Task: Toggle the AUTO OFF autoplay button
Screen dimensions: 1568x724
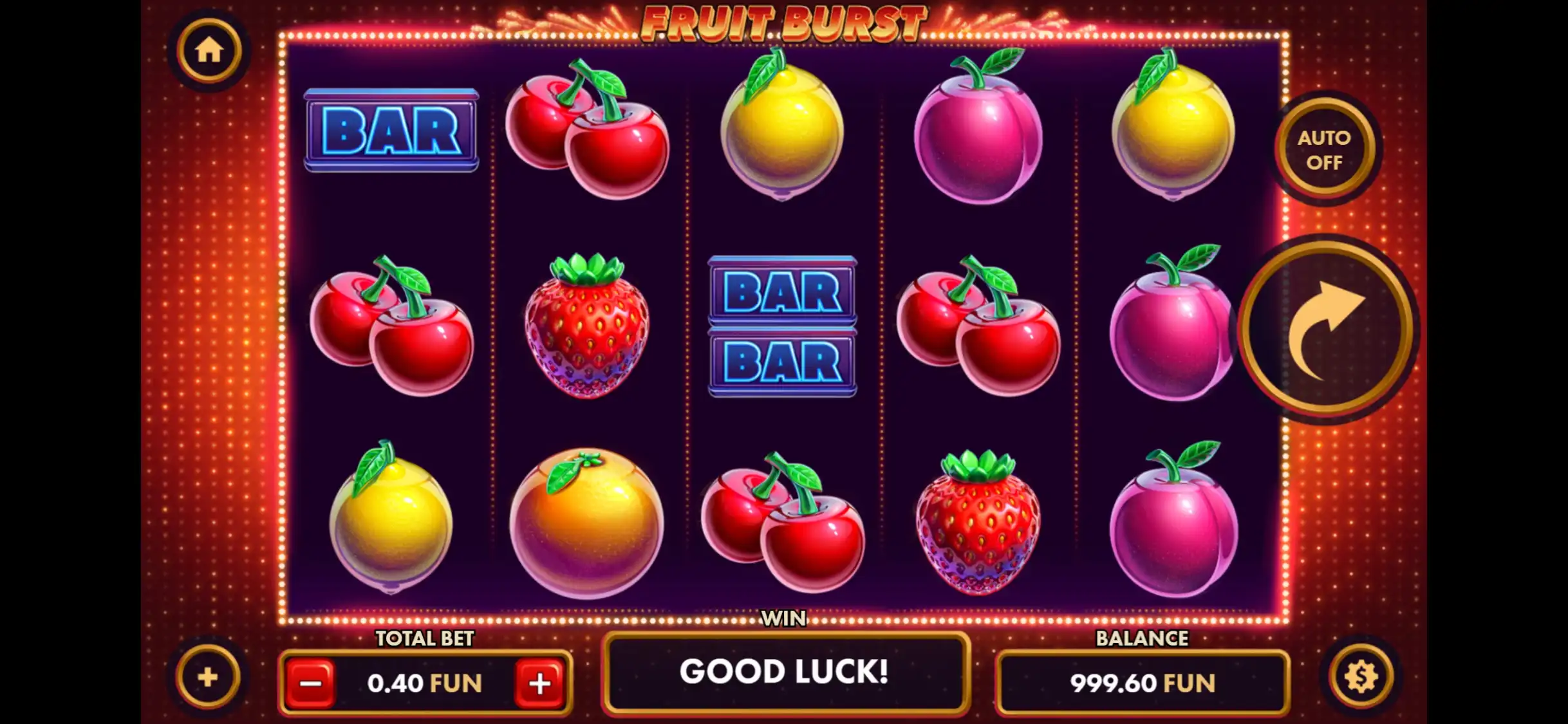Action: click(1324, 149)
